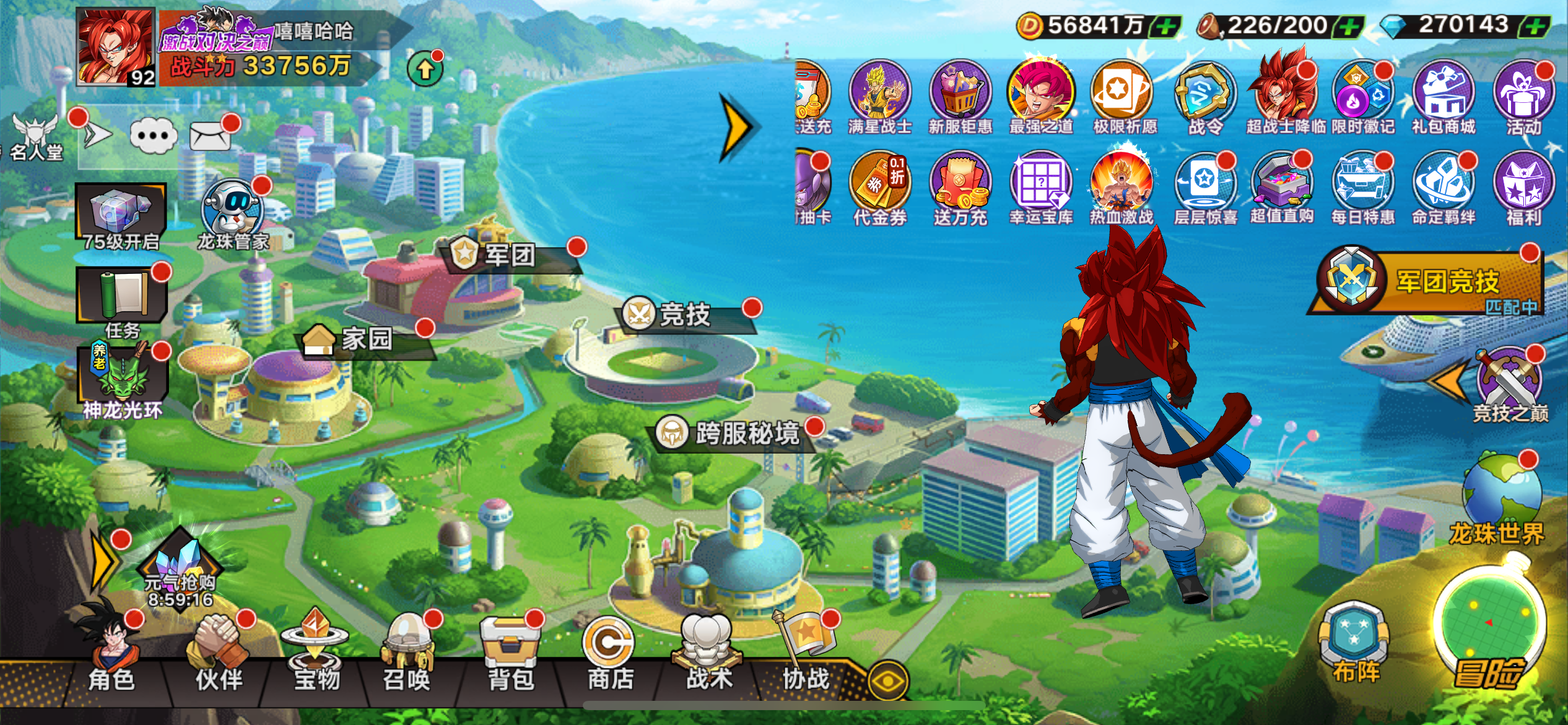Viewport: 1568px width, 725px height.
Task: Open the 任务 quest scroll
Action: pyautogui.click(x=122, y=299)
